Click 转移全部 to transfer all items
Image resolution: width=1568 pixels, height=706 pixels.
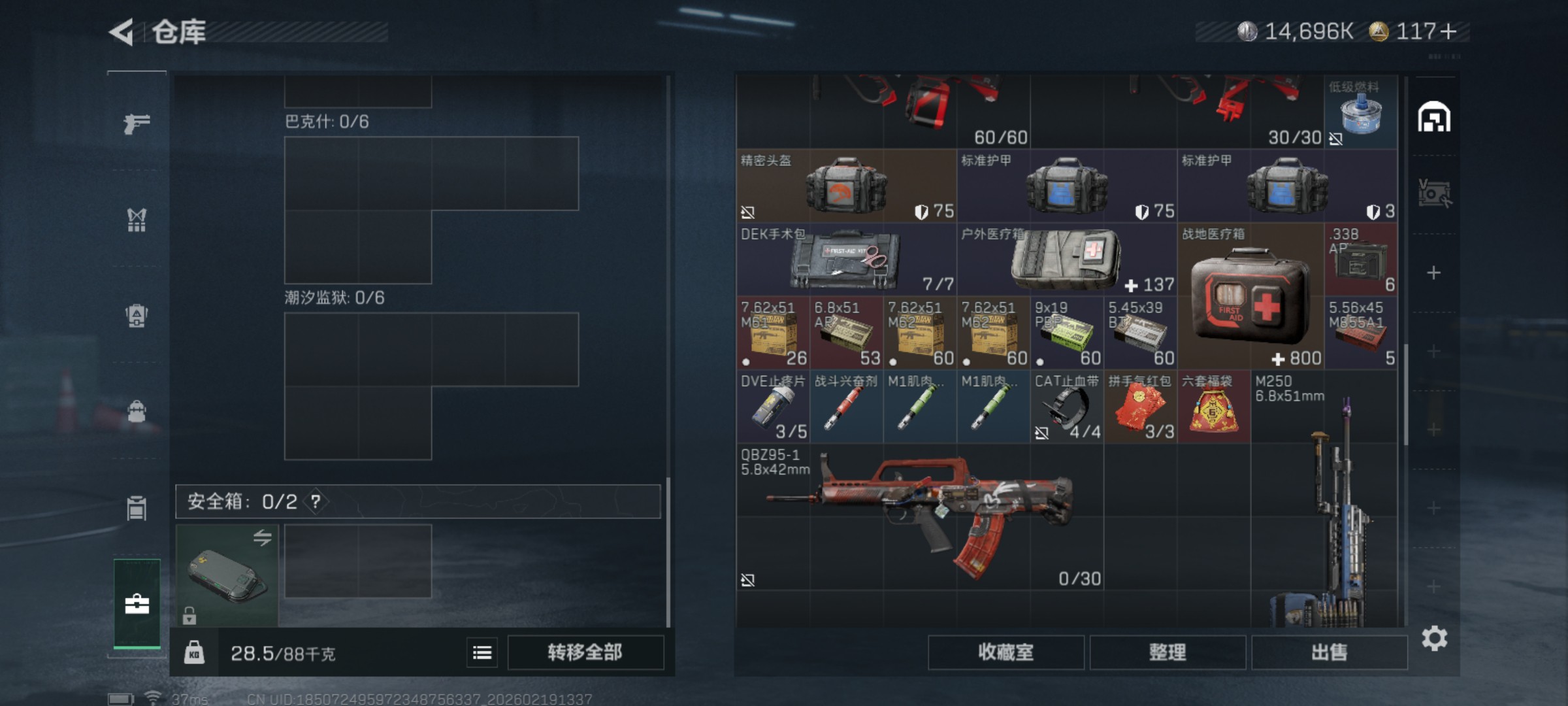tap(585, 652)
